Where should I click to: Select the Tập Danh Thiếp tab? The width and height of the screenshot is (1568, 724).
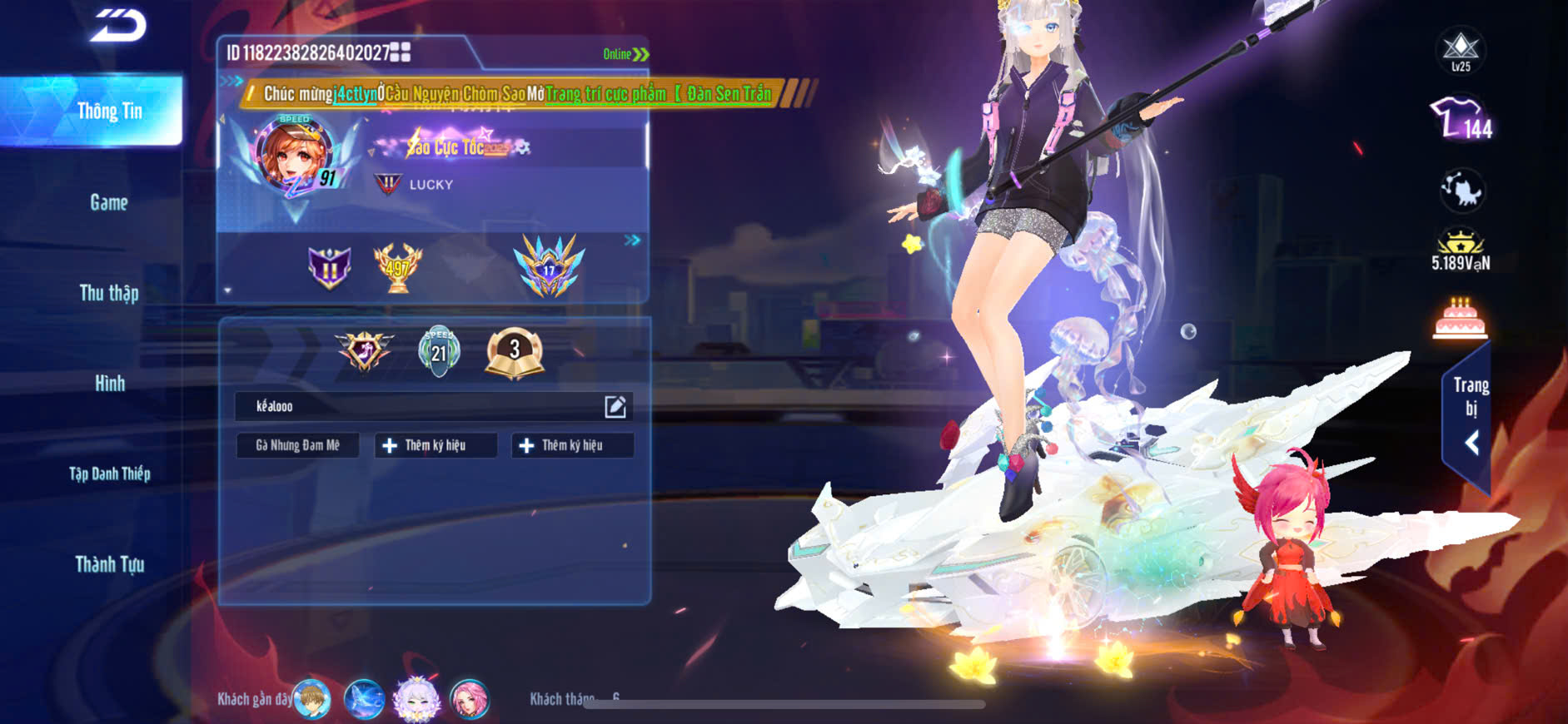[x=109, y=474]
